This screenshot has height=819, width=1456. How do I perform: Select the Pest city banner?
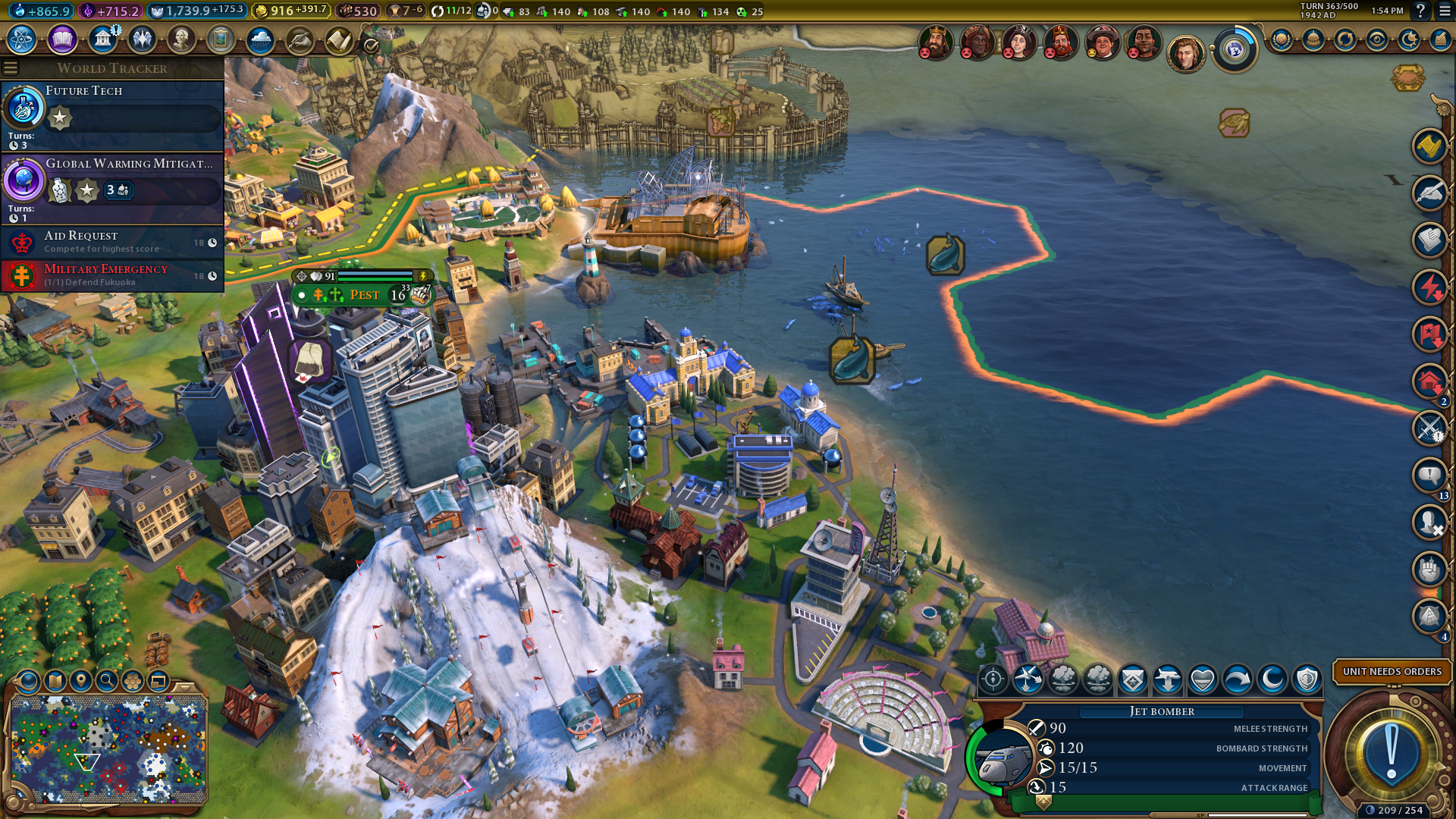pyautogui.click(x=363, y=294)
